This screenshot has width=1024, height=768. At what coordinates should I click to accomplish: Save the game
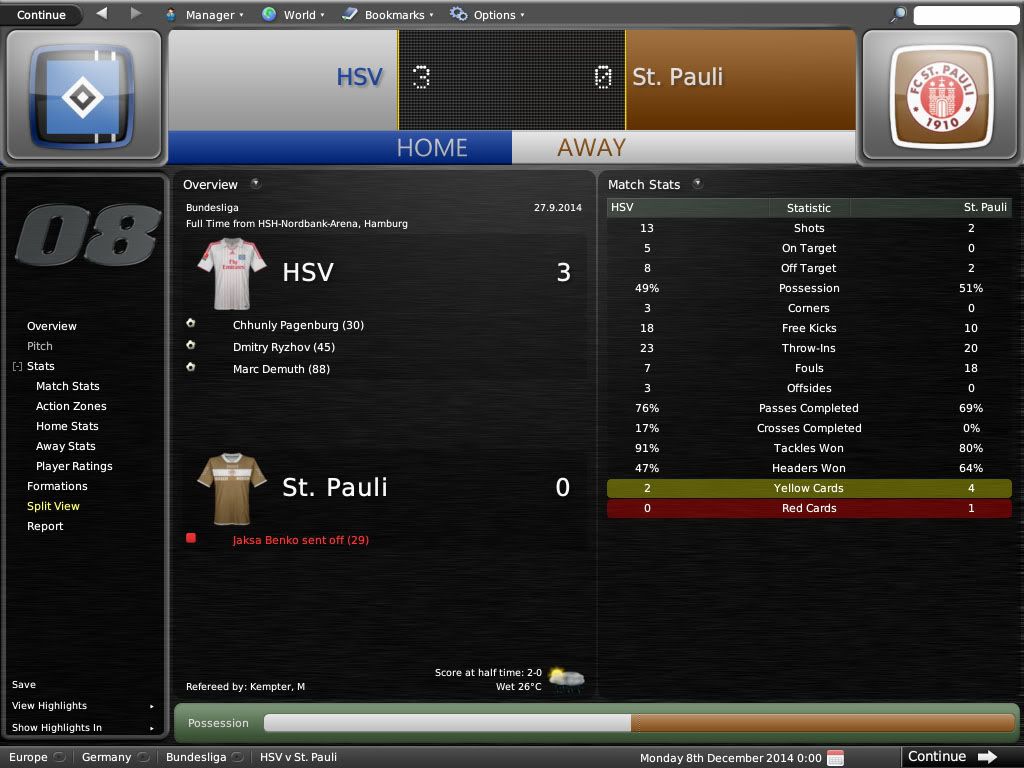24,685
